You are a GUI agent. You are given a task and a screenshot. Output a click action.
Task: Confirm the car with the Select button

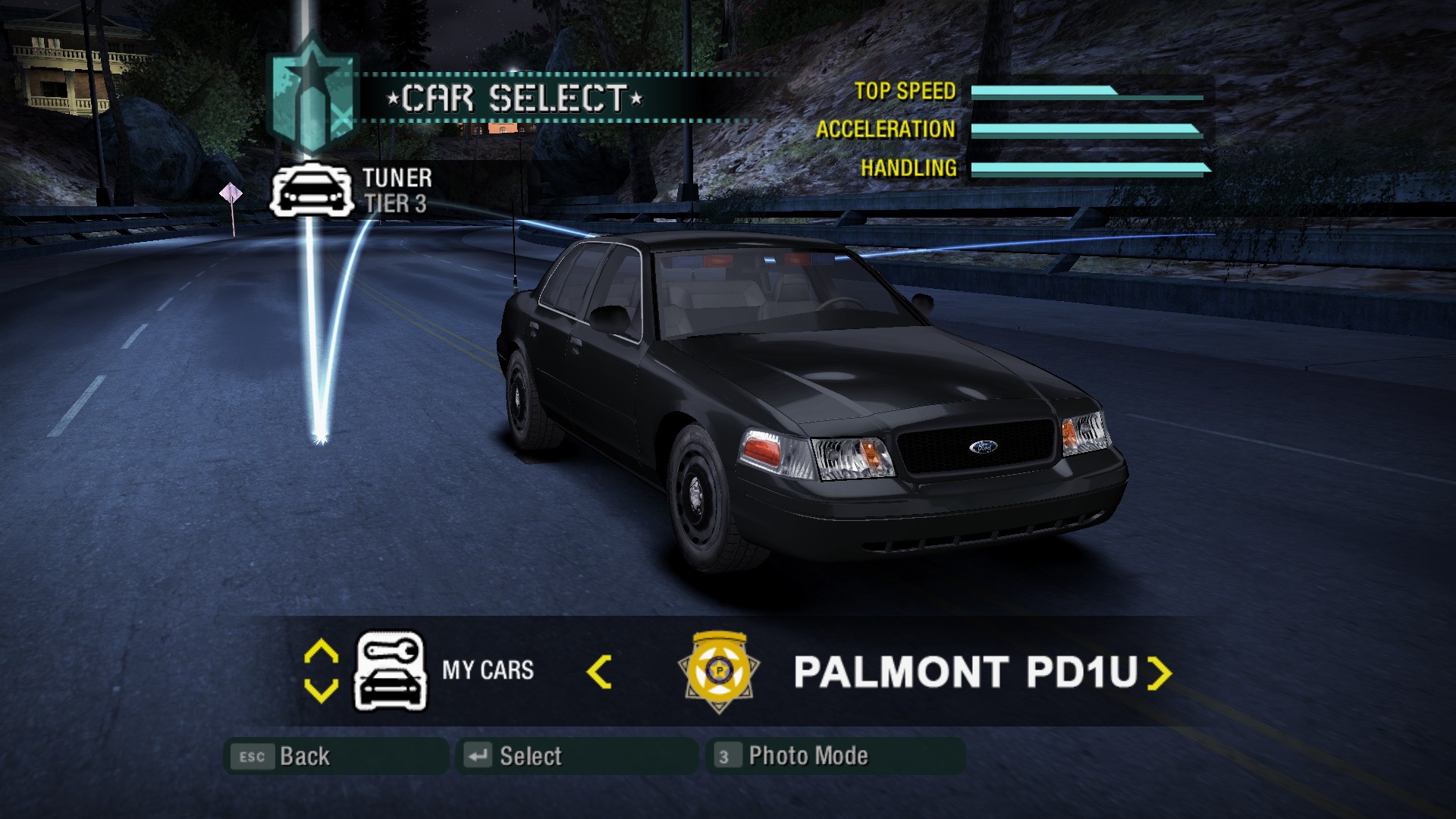(x=576, y=756)
